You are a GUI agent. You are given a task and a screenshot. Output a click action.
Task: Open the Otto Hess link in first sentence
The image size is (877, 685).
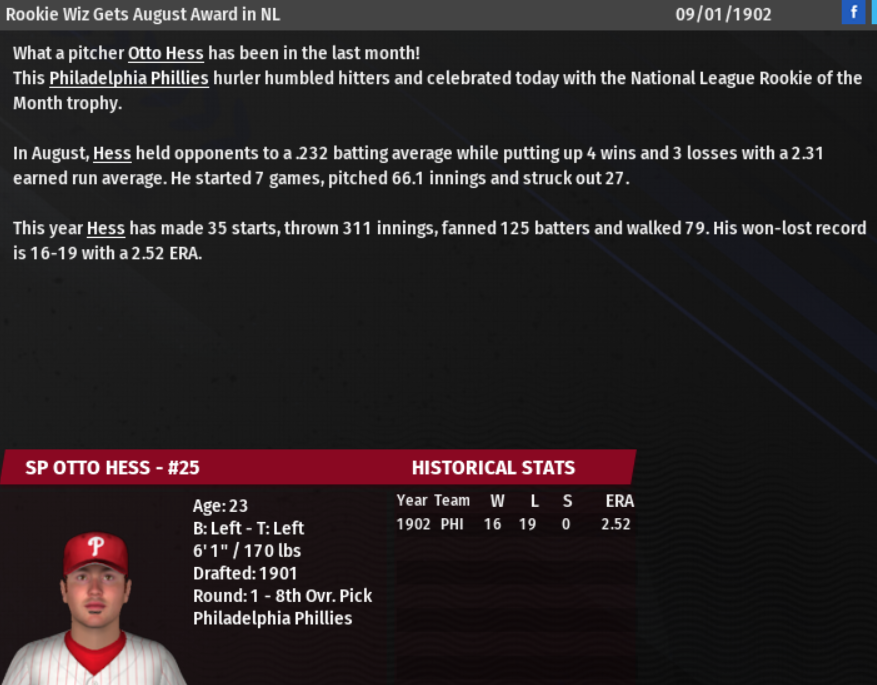click(x=165, y=54)
